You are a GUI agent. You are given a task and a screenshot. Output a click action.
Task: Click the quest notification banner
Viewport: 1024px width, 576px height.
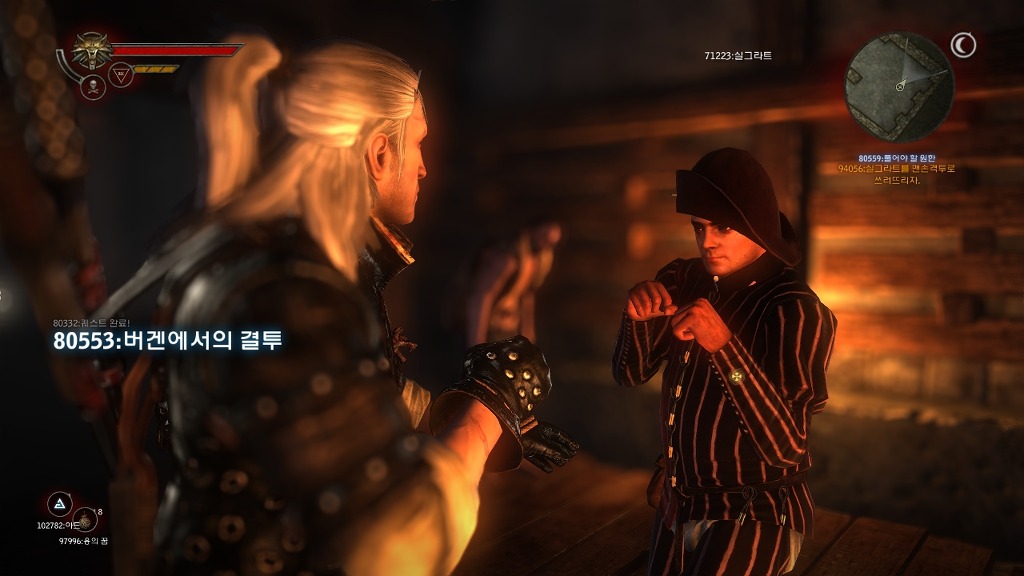pyautogui.click(x=168, y=341)
